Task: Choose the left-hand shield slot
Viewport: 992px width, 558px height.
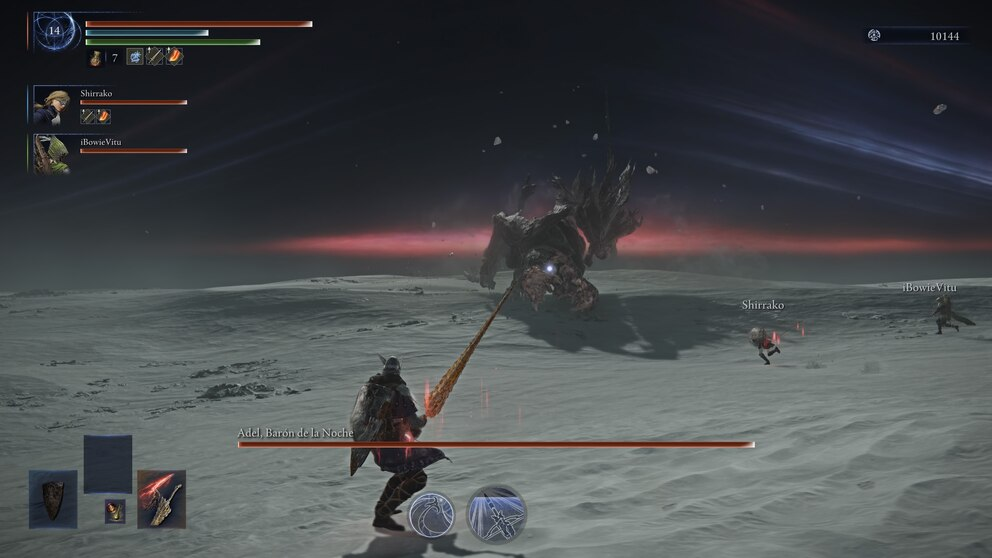Action: pyautogui.click(x=53, y=497)
